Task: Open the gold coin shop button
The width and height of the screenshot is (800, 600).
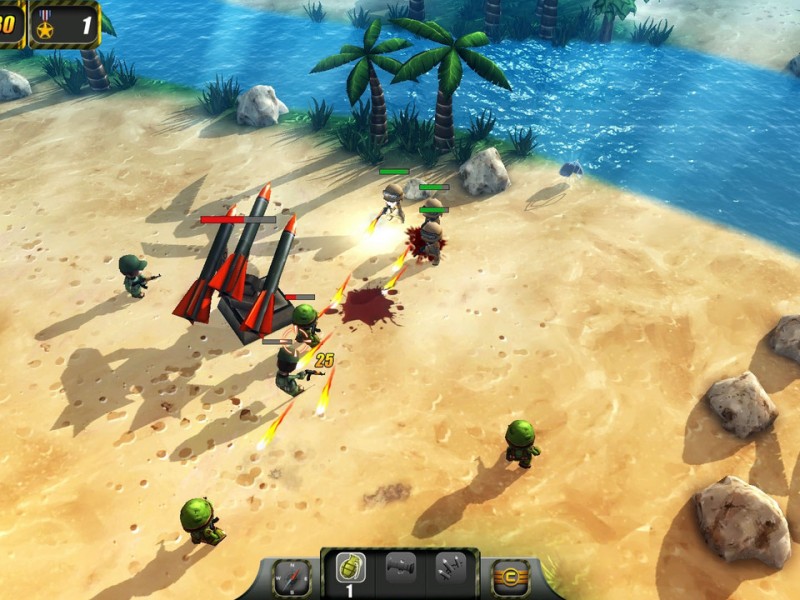Action: [511, 578]
